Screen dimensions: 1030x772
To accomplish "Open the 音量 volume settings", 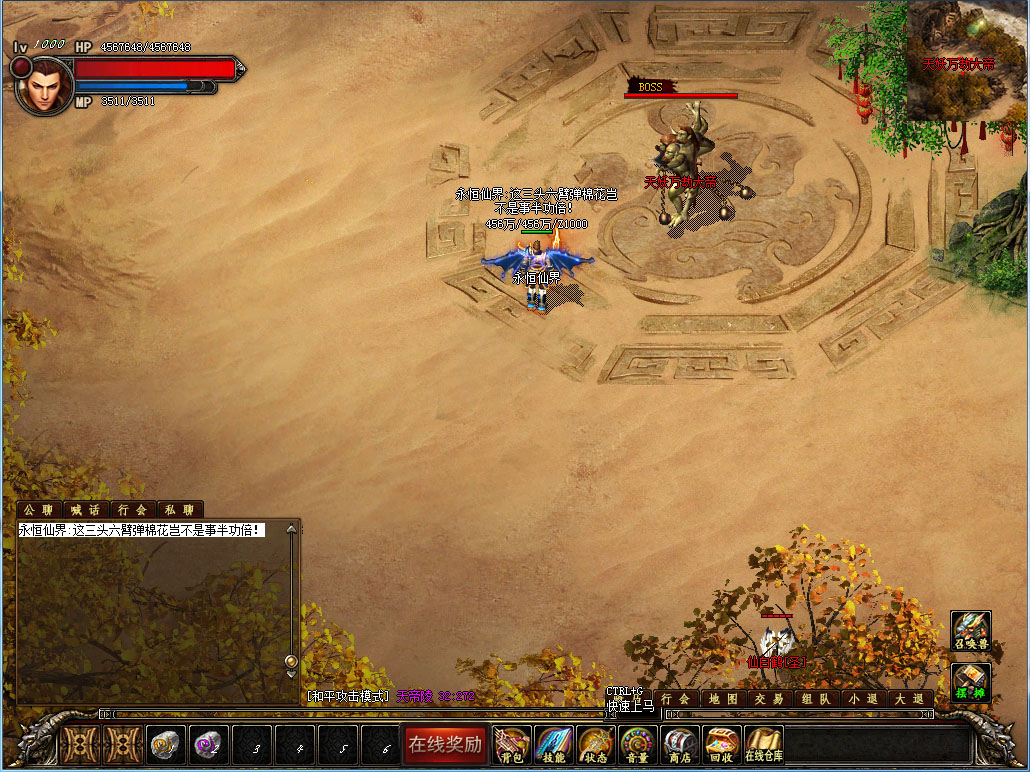I will (x=637, y=744).
